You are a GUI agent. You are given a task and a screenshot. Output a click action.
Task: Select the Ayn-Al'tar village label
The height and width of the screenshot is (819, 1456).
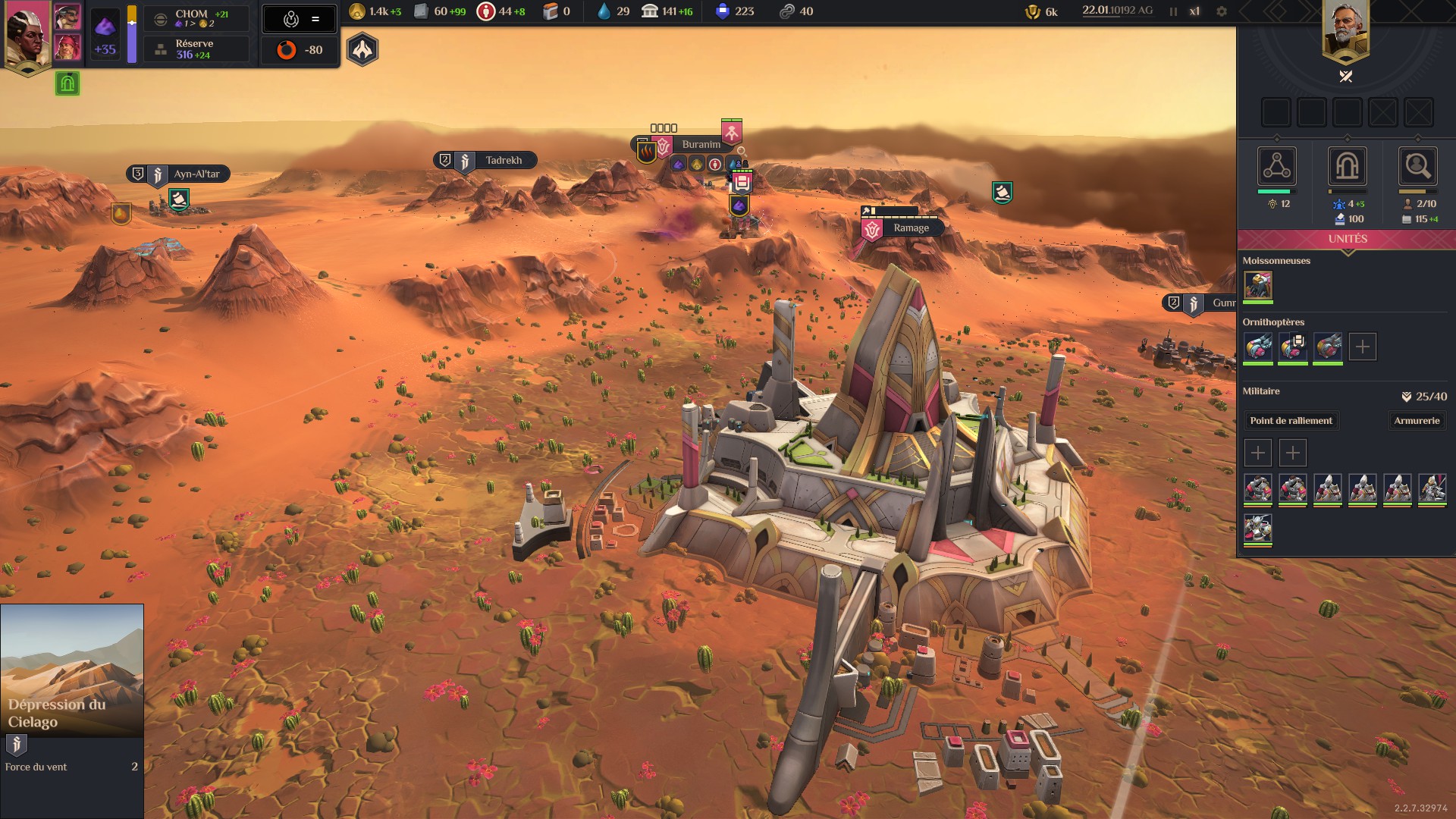click(196, 174)
